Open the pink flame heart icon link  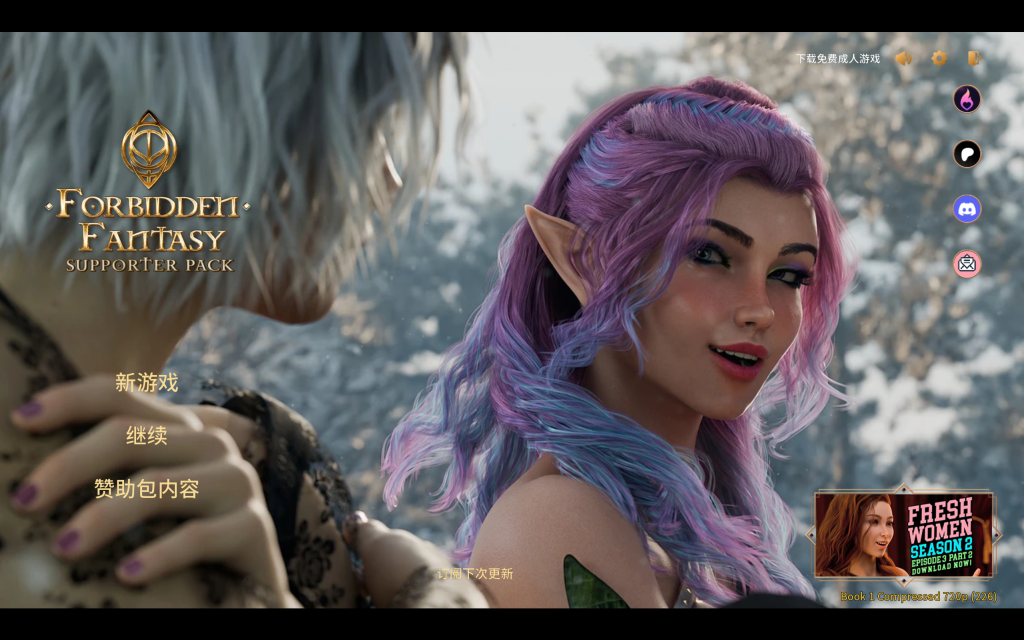pyautogui.click(x=967, y=99)
